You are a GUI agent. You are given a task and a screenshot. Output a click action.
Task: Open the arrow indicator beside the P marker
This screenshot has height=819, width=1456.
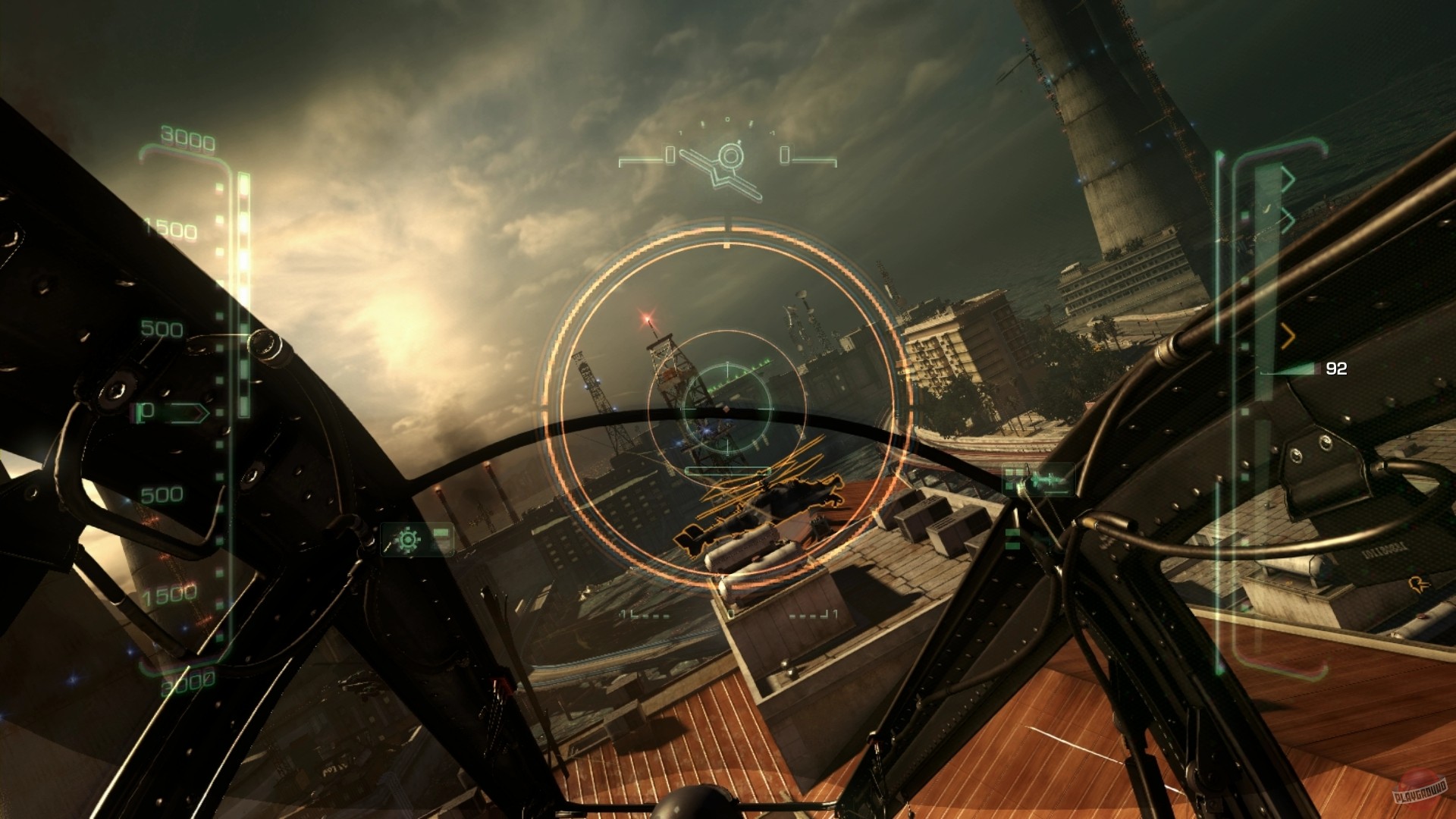click(187, 413)
